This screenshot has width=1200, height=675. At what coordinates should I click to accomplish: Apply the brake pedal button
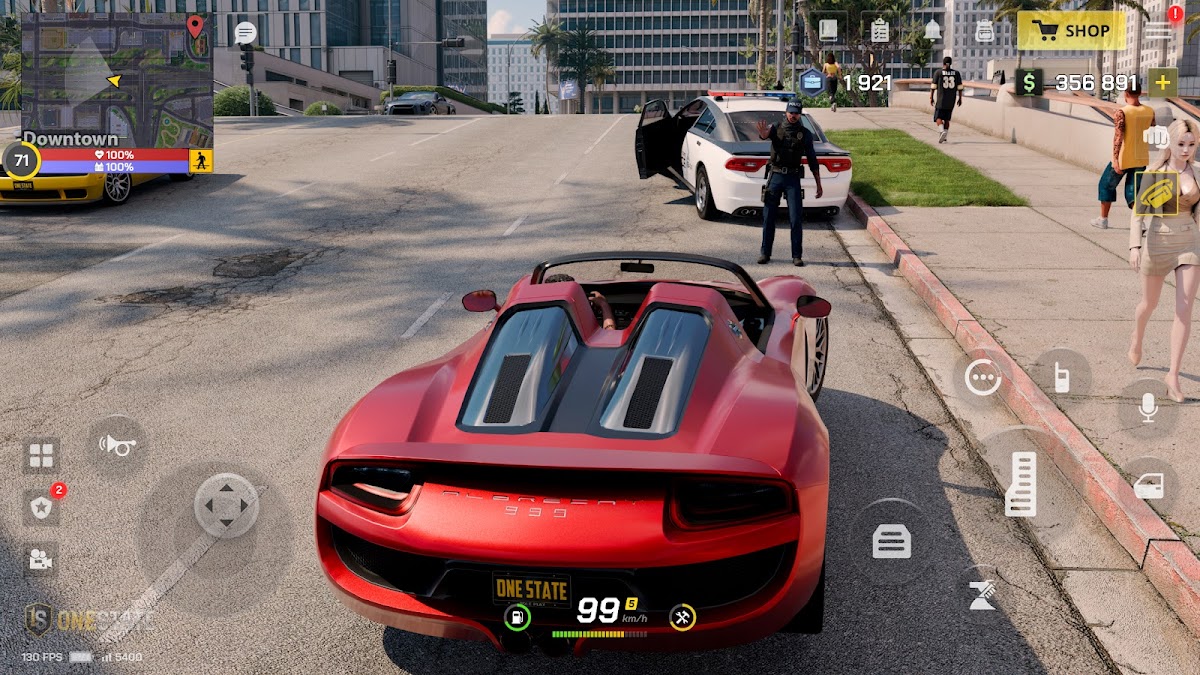(x=891, y=542)
